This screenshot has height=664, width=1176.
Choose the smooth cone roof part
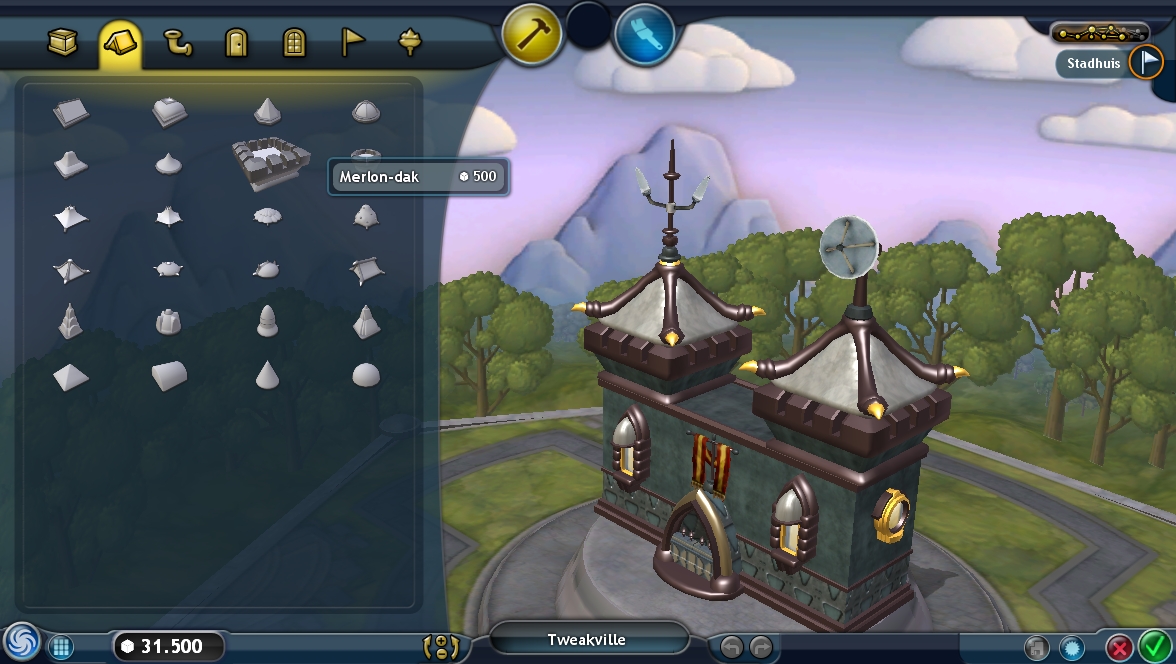coord(267,375)
